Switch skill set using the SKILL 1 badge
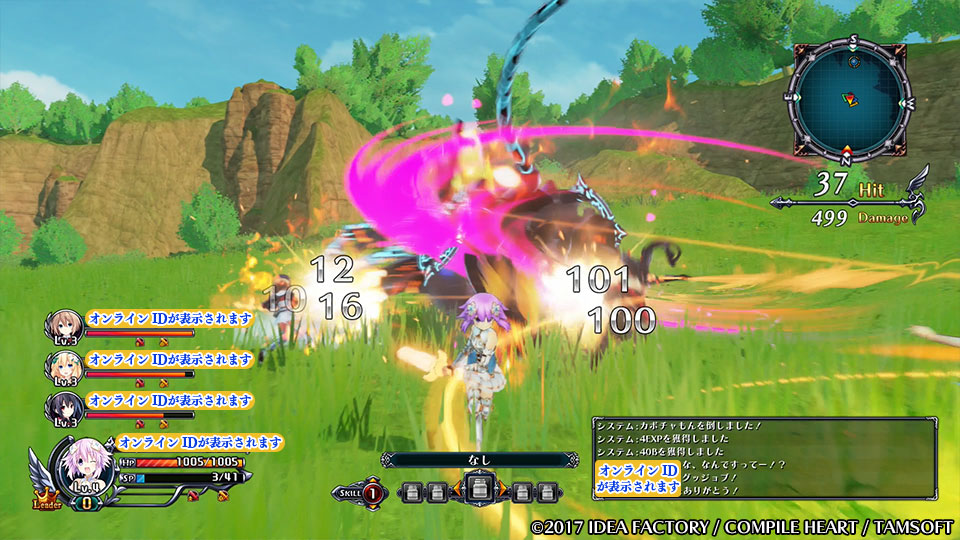The image size is (960, 540). [x=371, y=491]
